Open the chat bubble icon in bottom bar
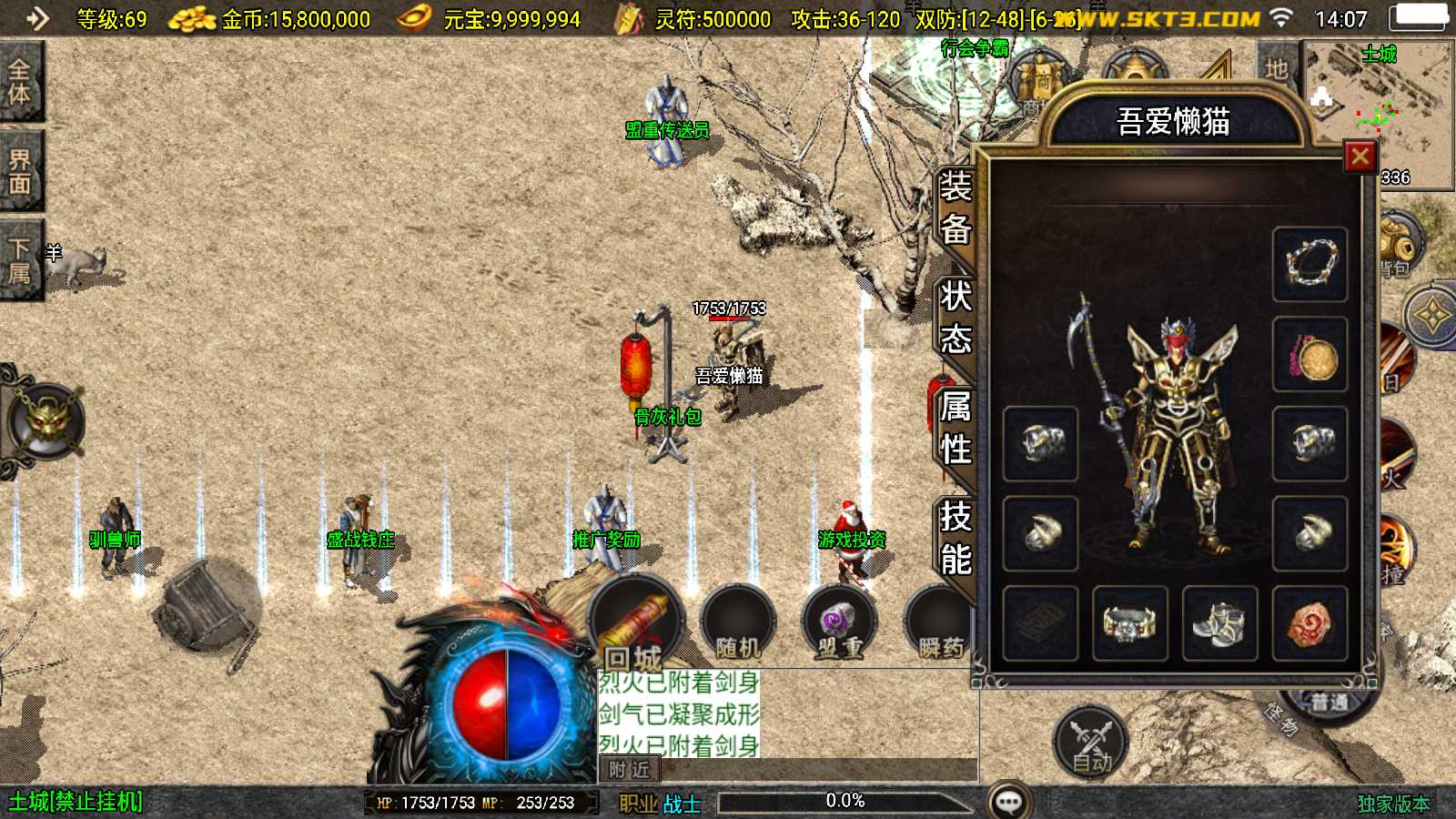Image resolution: width=1456 pixels, height=819 pixels. tap(1007, 801)
